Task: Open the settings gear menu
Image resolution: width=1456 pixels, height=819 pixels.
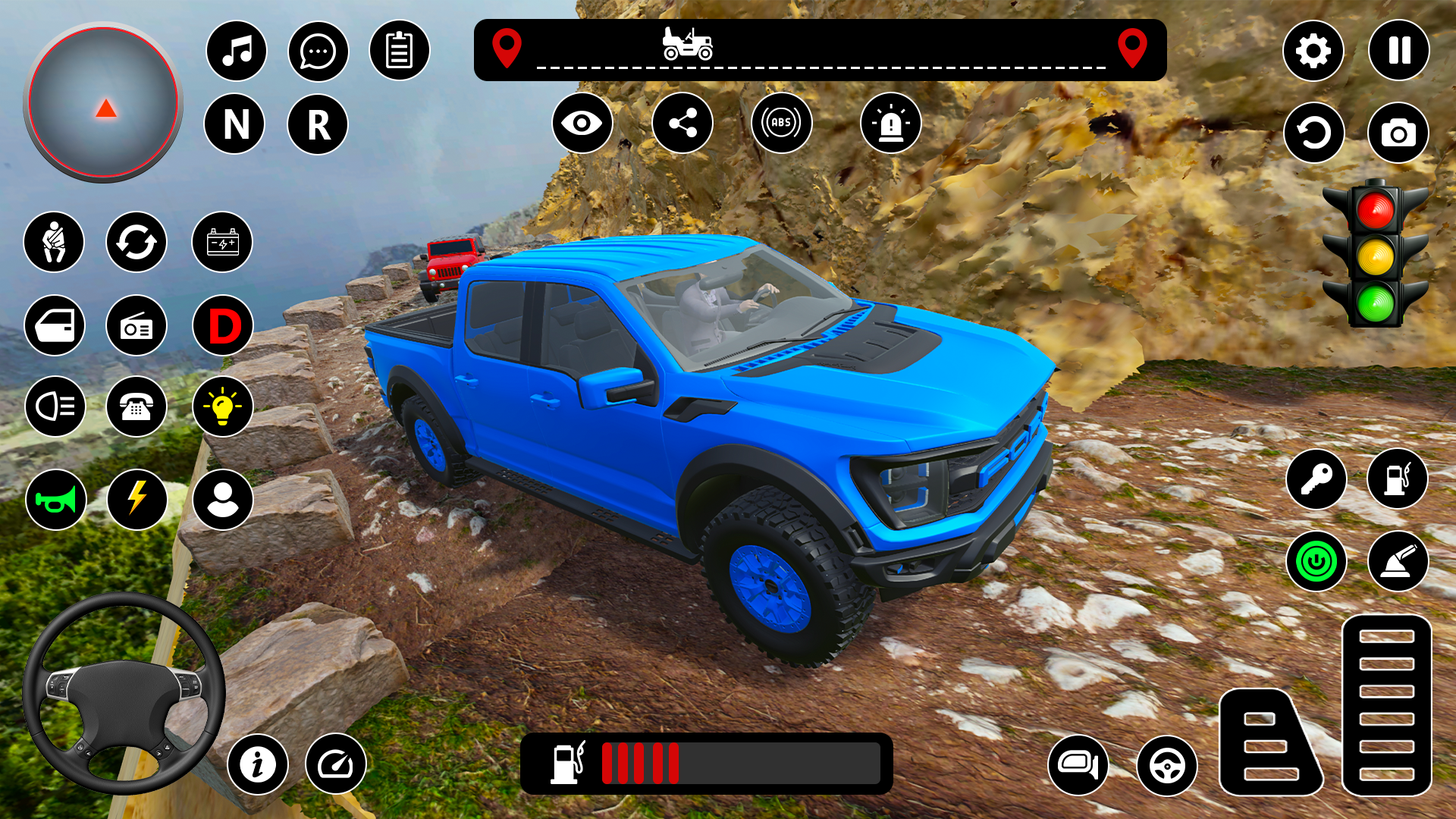Action: tap(1314, 50)
